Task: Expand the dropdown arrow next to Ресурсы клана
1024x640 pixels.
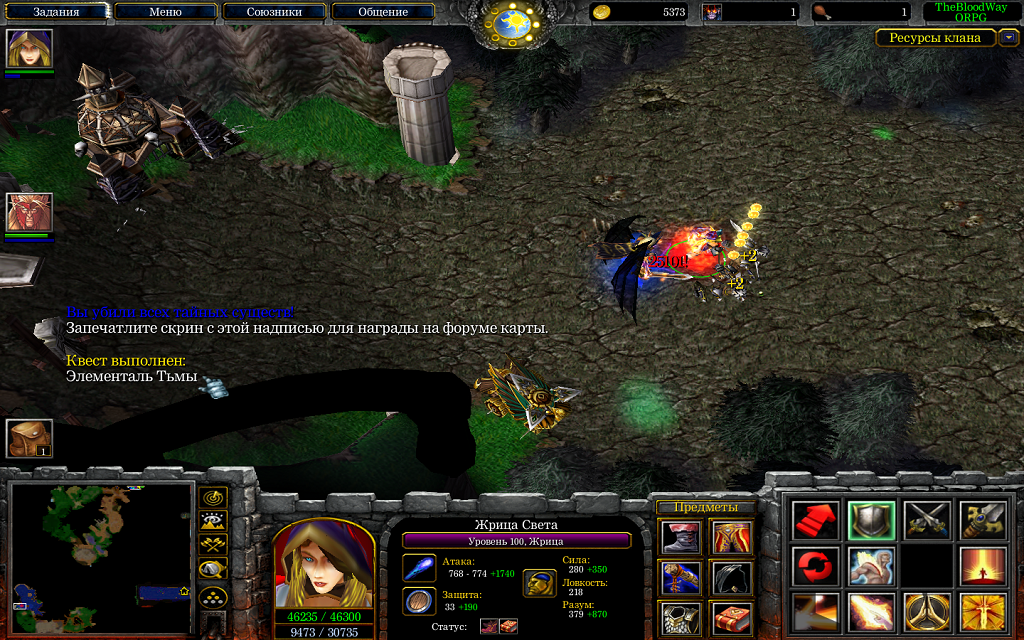Action: click(x=1009, y=38)
